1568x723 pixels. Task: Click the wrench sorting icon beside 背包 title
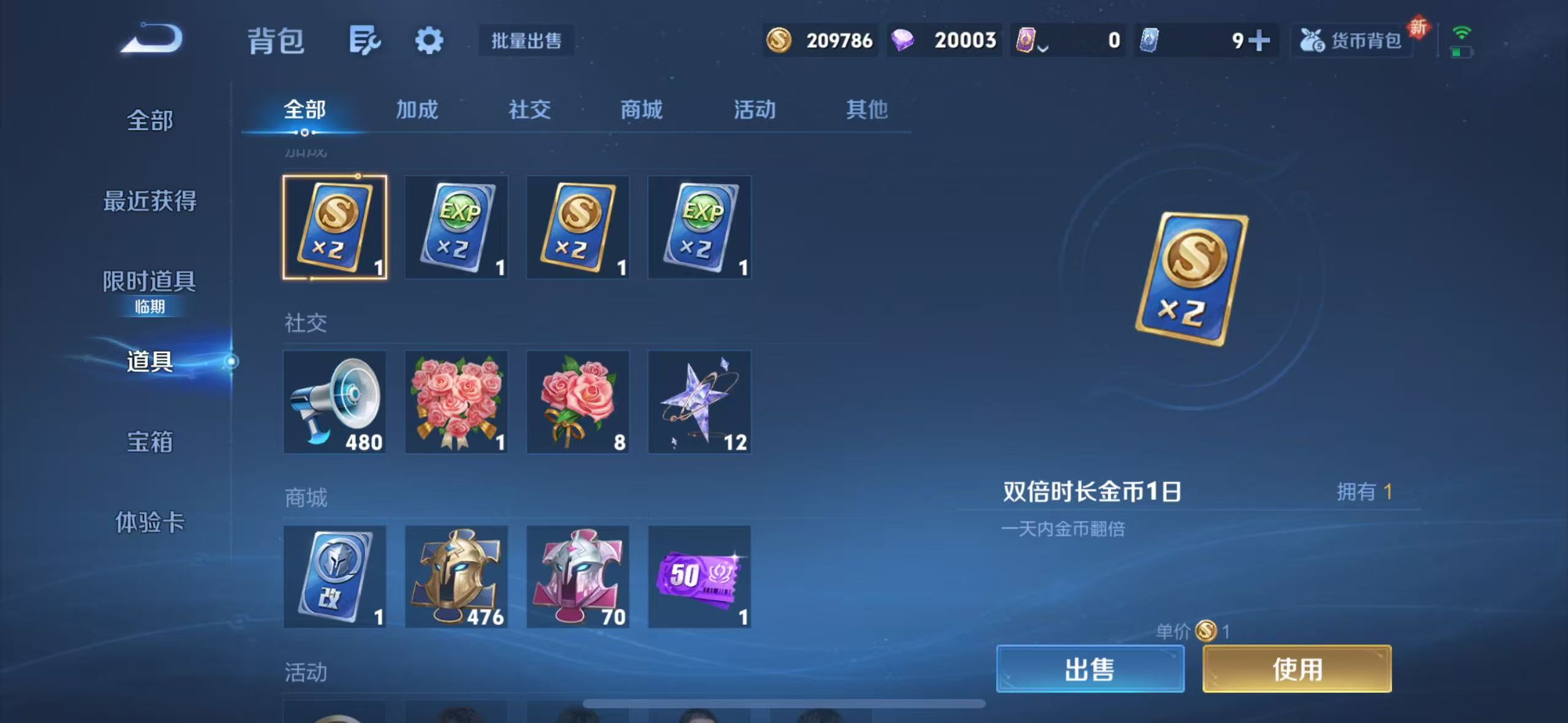[366, 39]
